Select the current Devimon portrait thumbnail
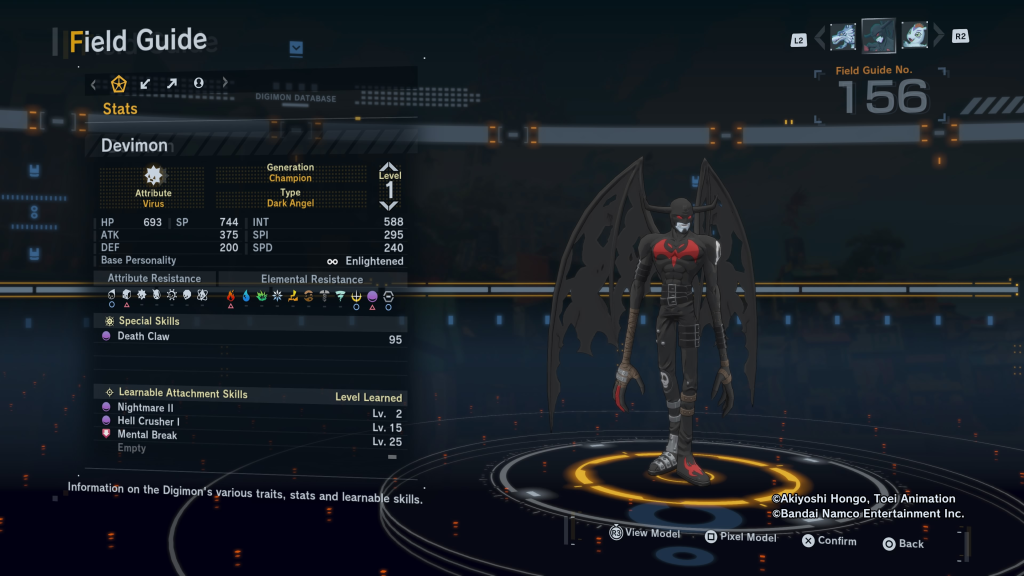 pos(879,36)
